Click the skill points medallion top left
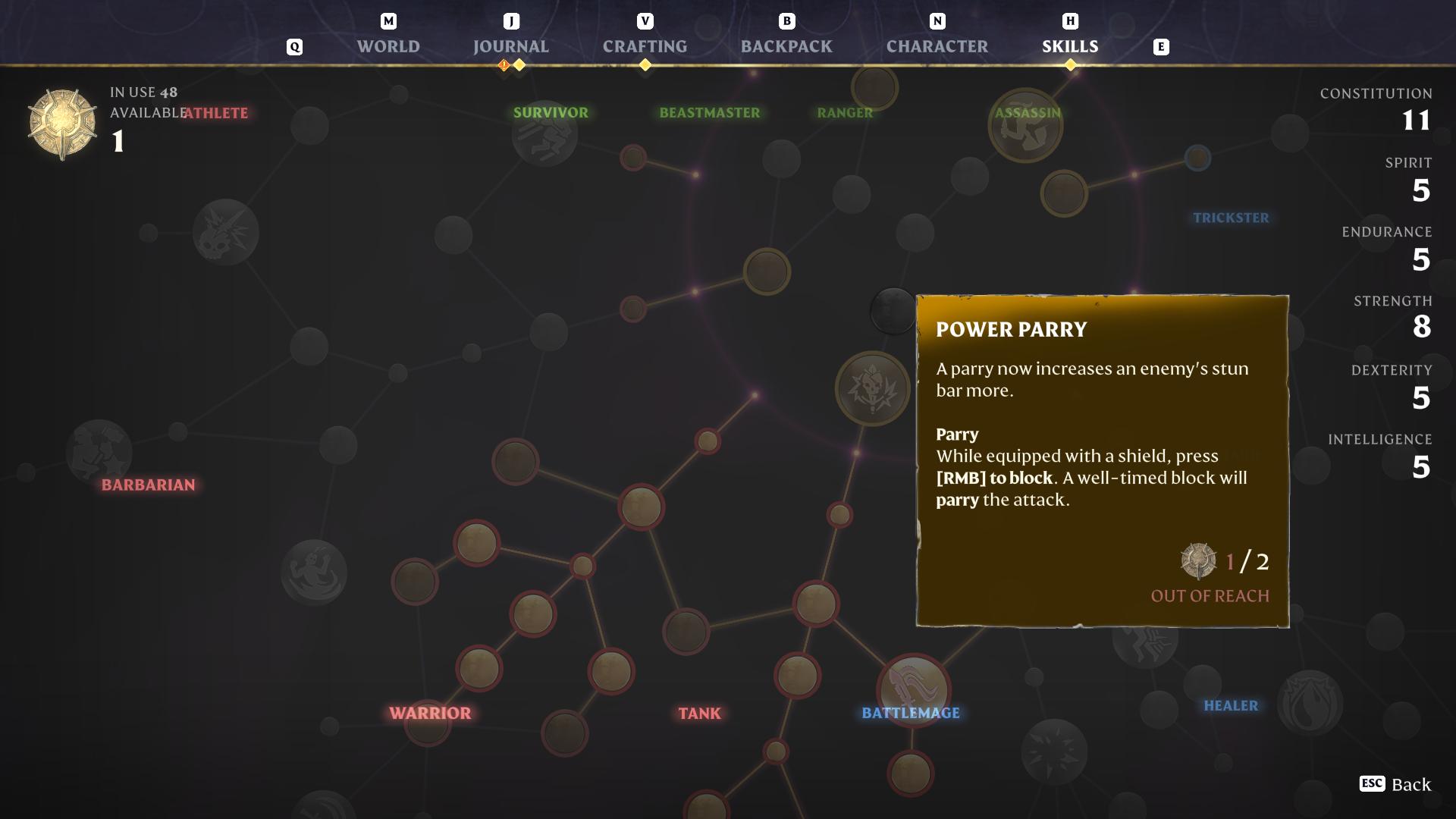 coord(61,121)
